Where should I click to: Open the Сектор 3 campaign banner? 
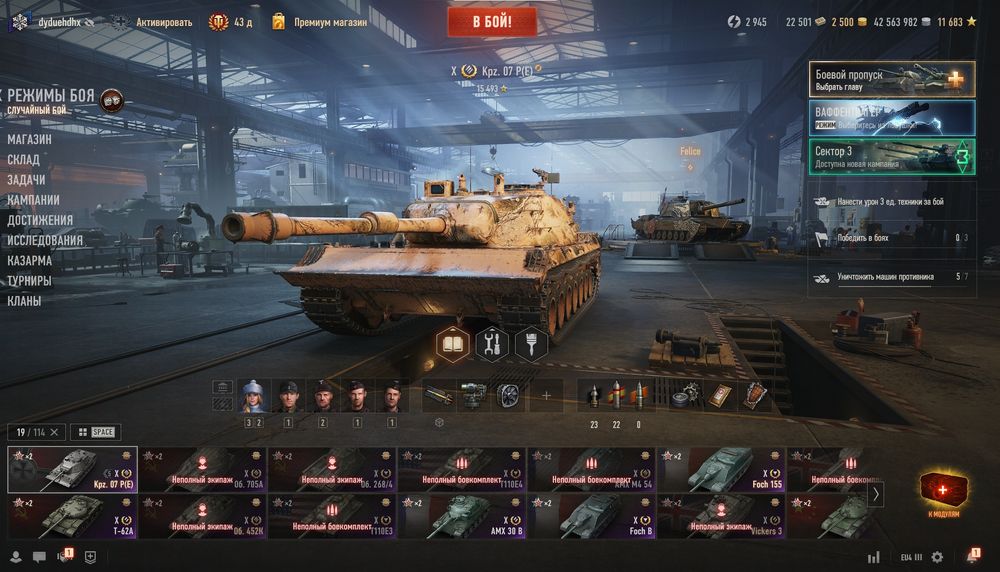(x=892, y=156)
